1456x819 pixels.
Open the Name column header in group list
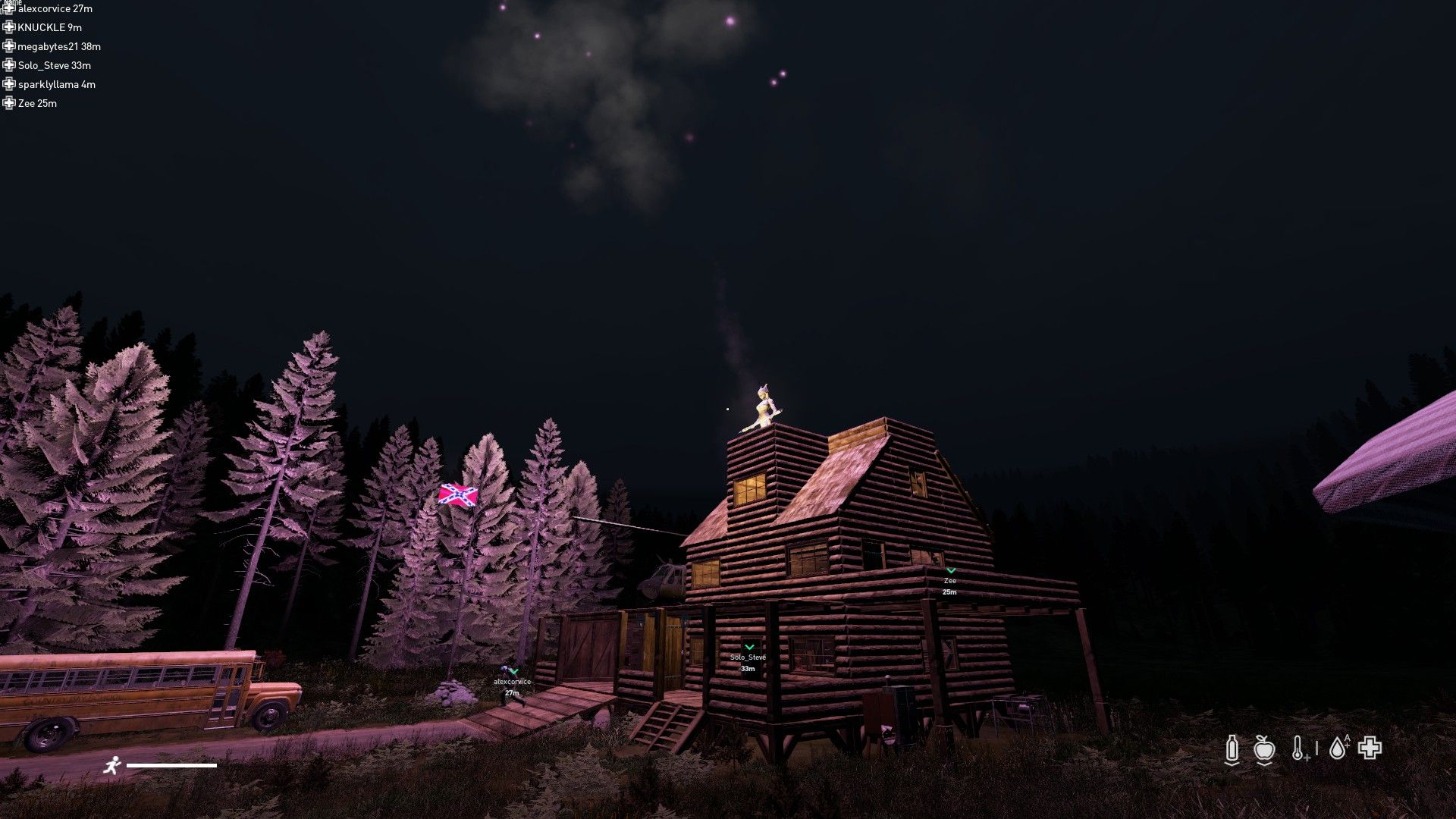tap(13, 2)
